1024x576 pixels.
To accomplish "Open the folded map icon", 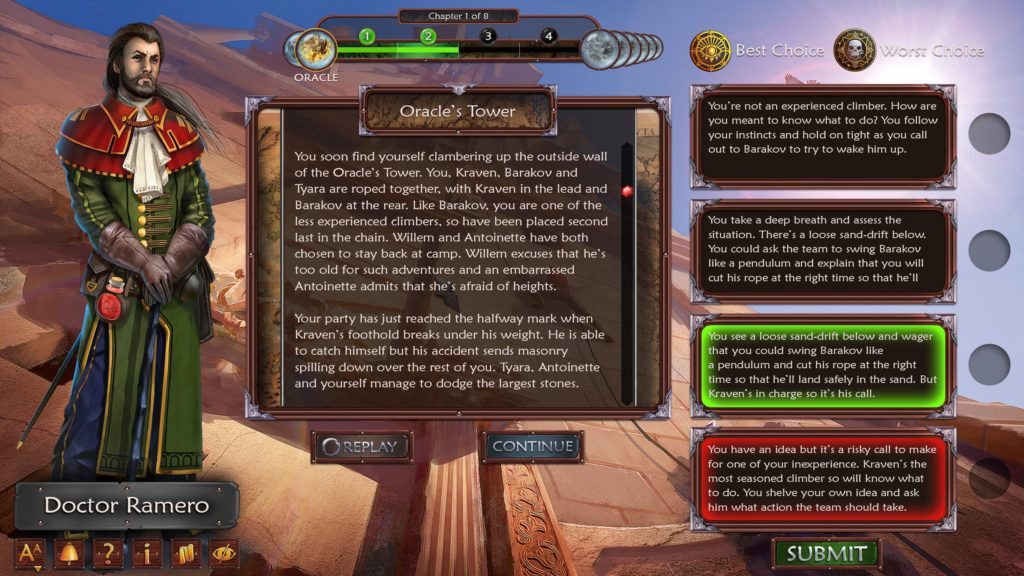I will tap(186, 553).
